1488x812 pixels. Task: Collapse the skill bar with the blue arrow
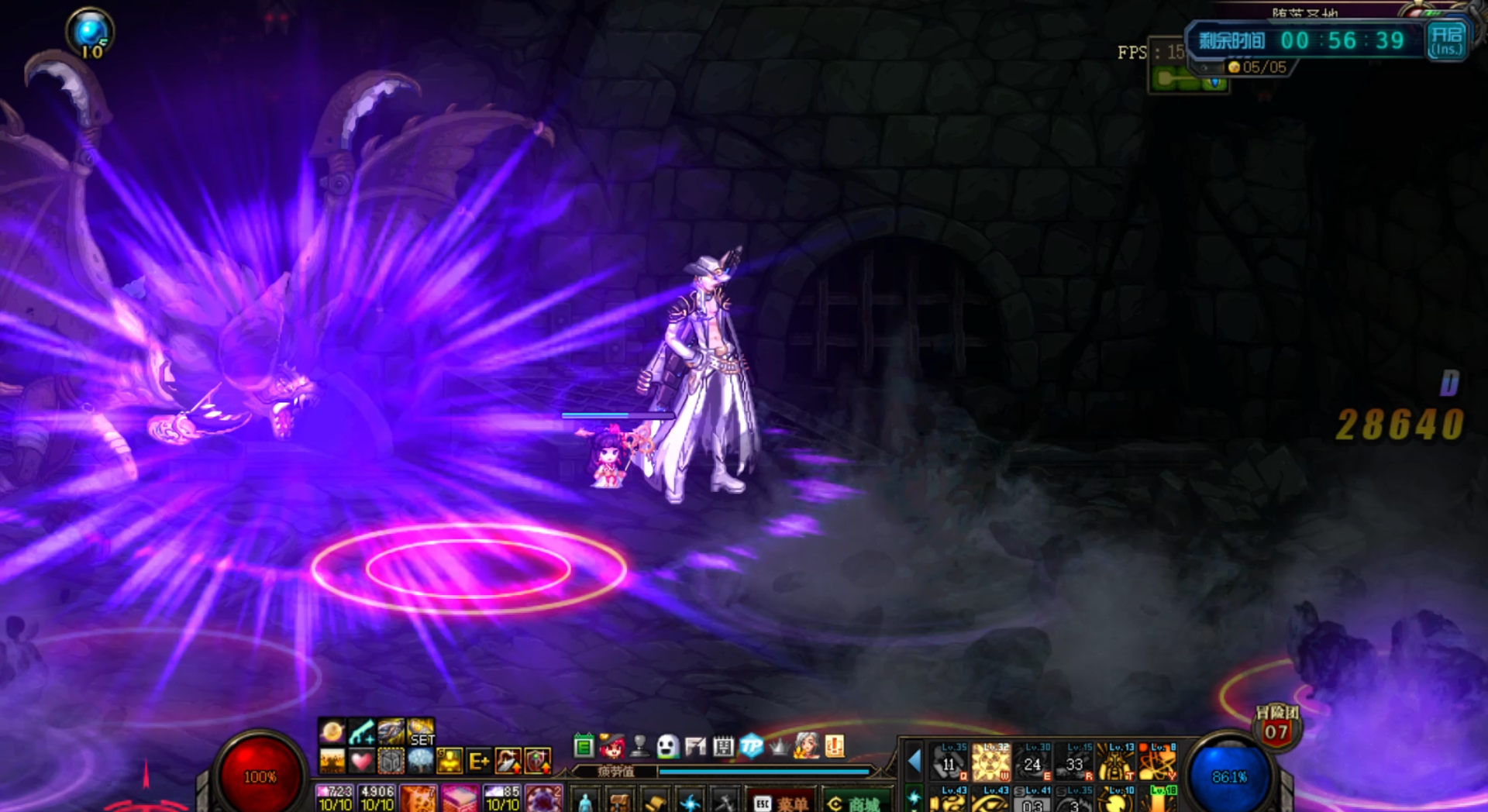(914, 761)
